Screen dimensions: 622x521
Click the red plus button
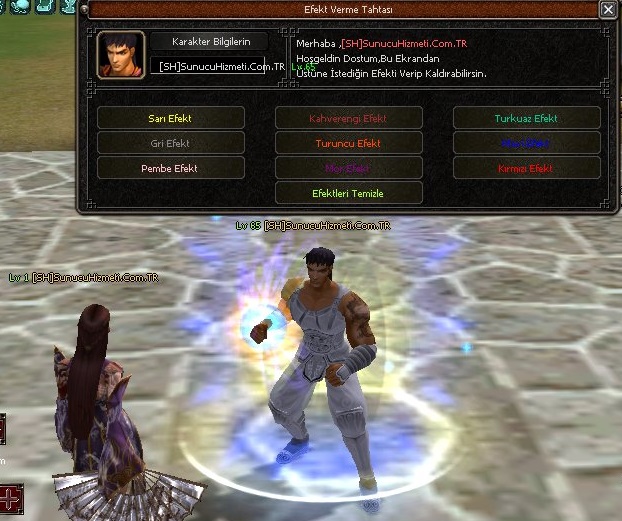pos(10,497)
